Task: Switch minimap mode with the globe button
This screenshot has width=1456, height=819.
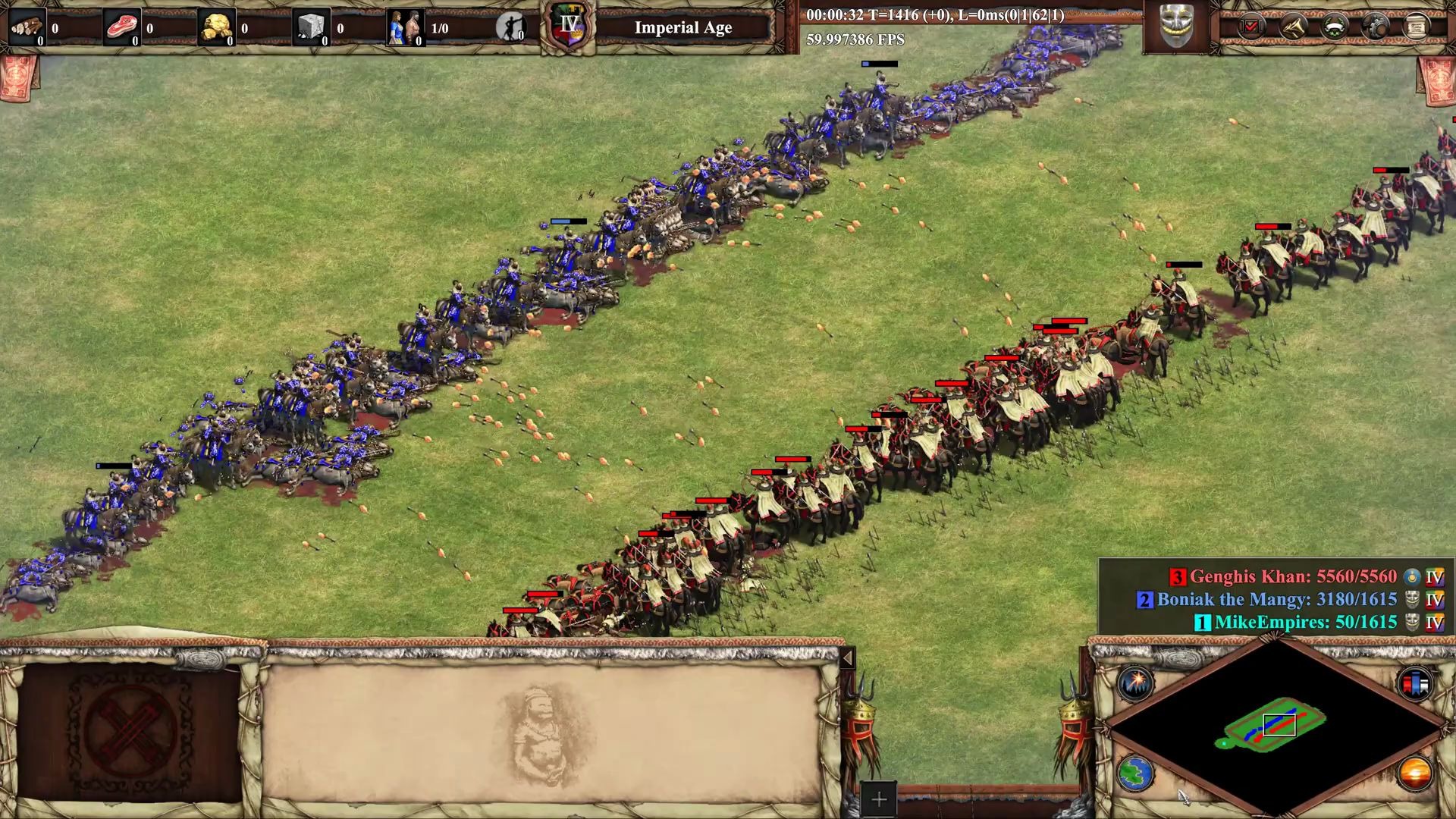Action: (1135, 773)
